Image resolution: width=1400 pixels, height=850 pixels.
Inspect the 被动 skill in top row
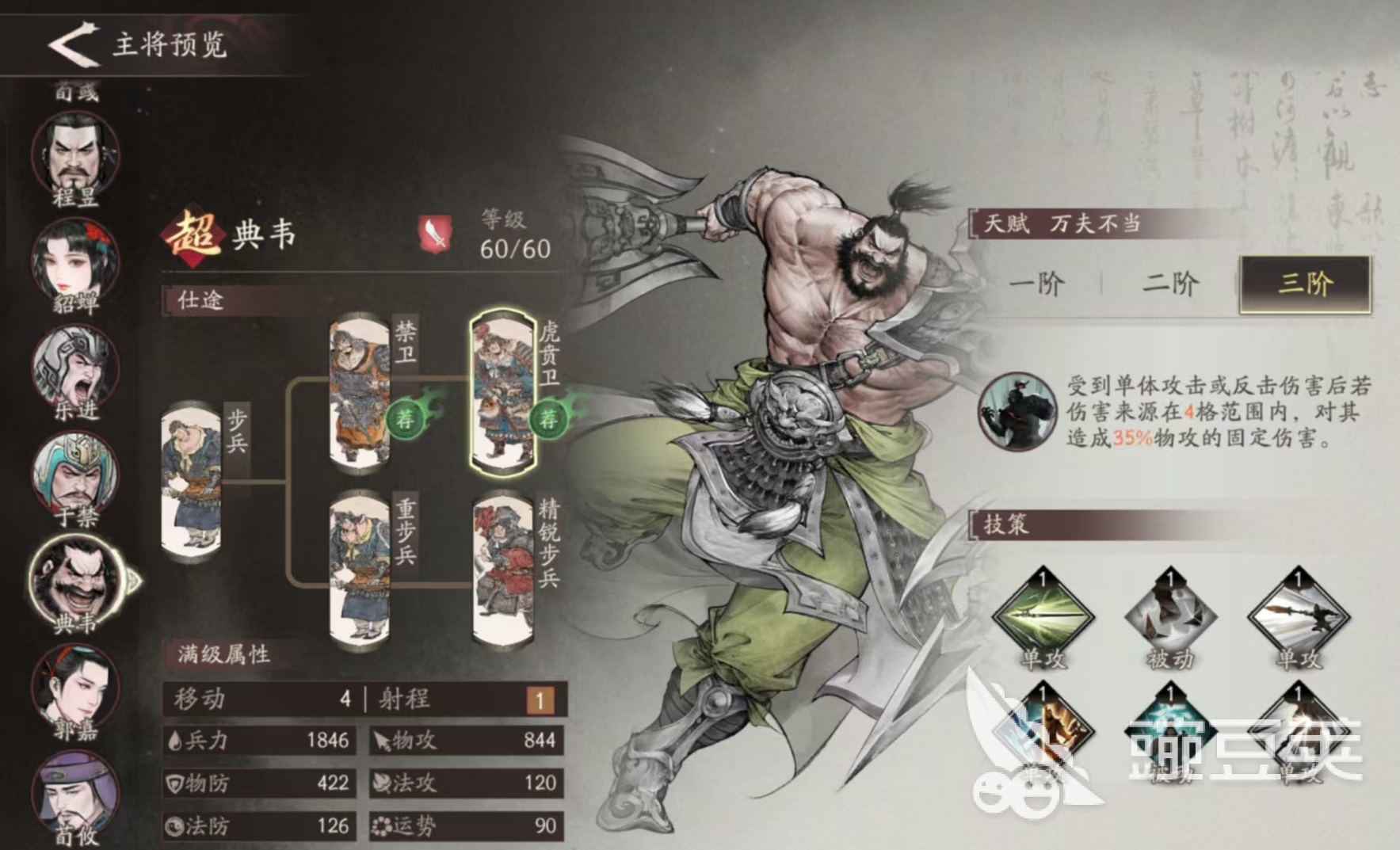pos(1170,616)
